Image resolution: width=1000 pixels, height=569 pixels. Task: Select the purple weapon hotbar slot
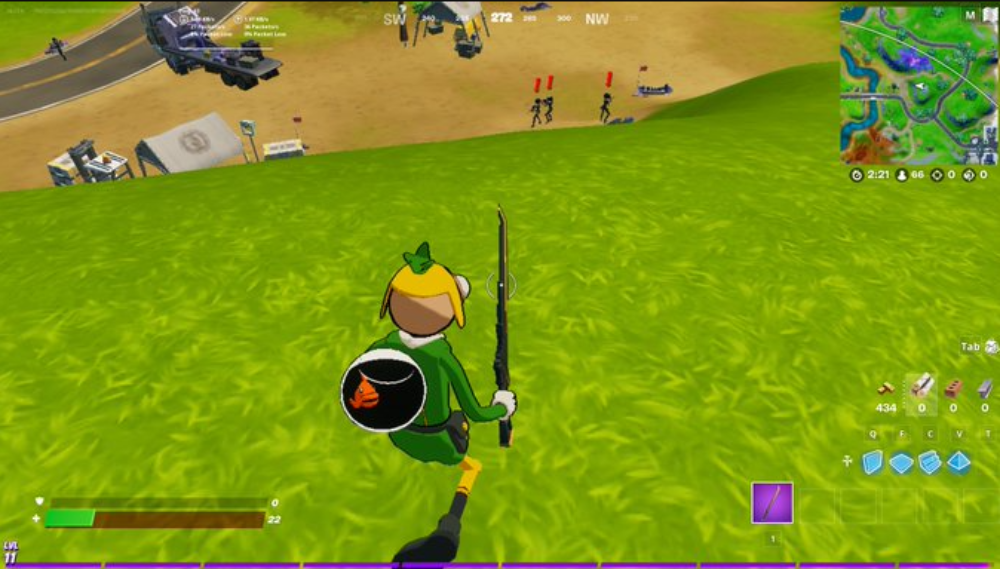(772, 503)
